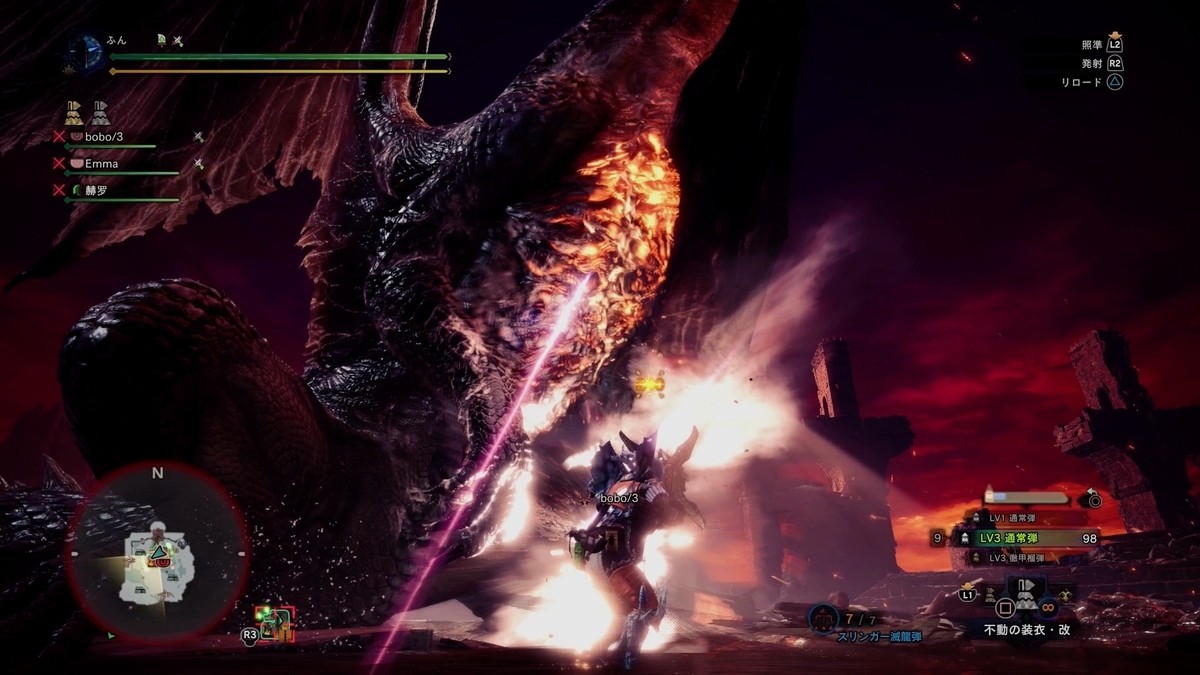Click the スリンガー滅龍弾 slinger ammo icon

[823, 620]
